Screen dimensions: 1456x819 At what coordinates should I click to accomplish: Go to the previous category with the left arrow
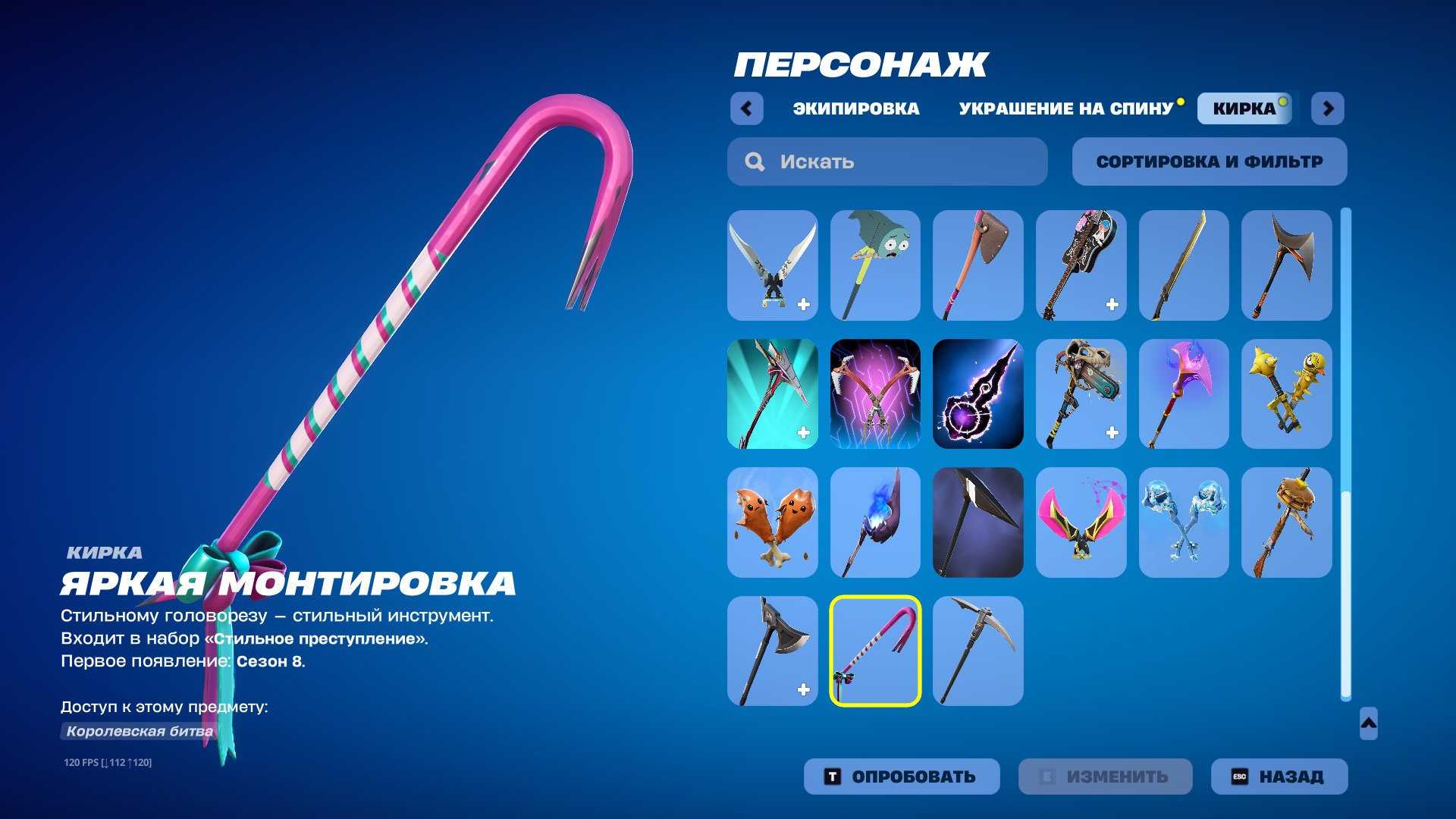pyautogui.click(x=748, y=109)
